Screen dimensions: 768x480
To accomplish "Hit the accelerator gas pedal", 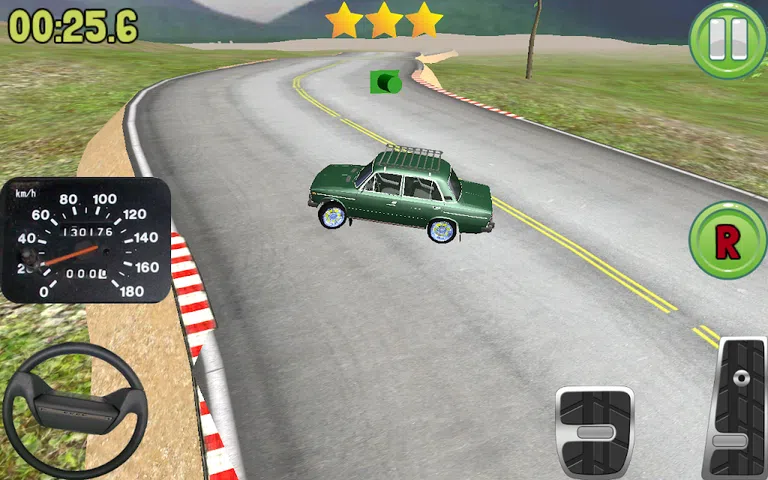I will click(735, 407).
